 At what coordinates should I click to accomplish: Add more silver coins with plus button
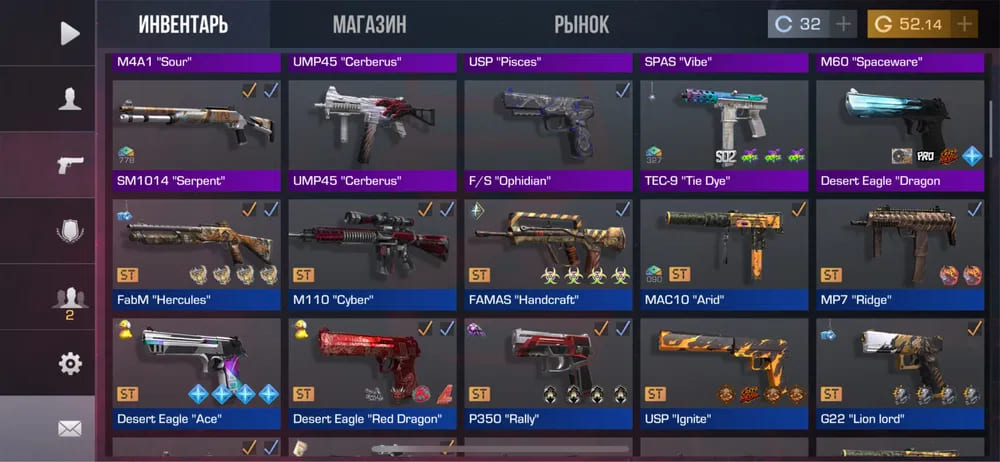pos(843,24)
